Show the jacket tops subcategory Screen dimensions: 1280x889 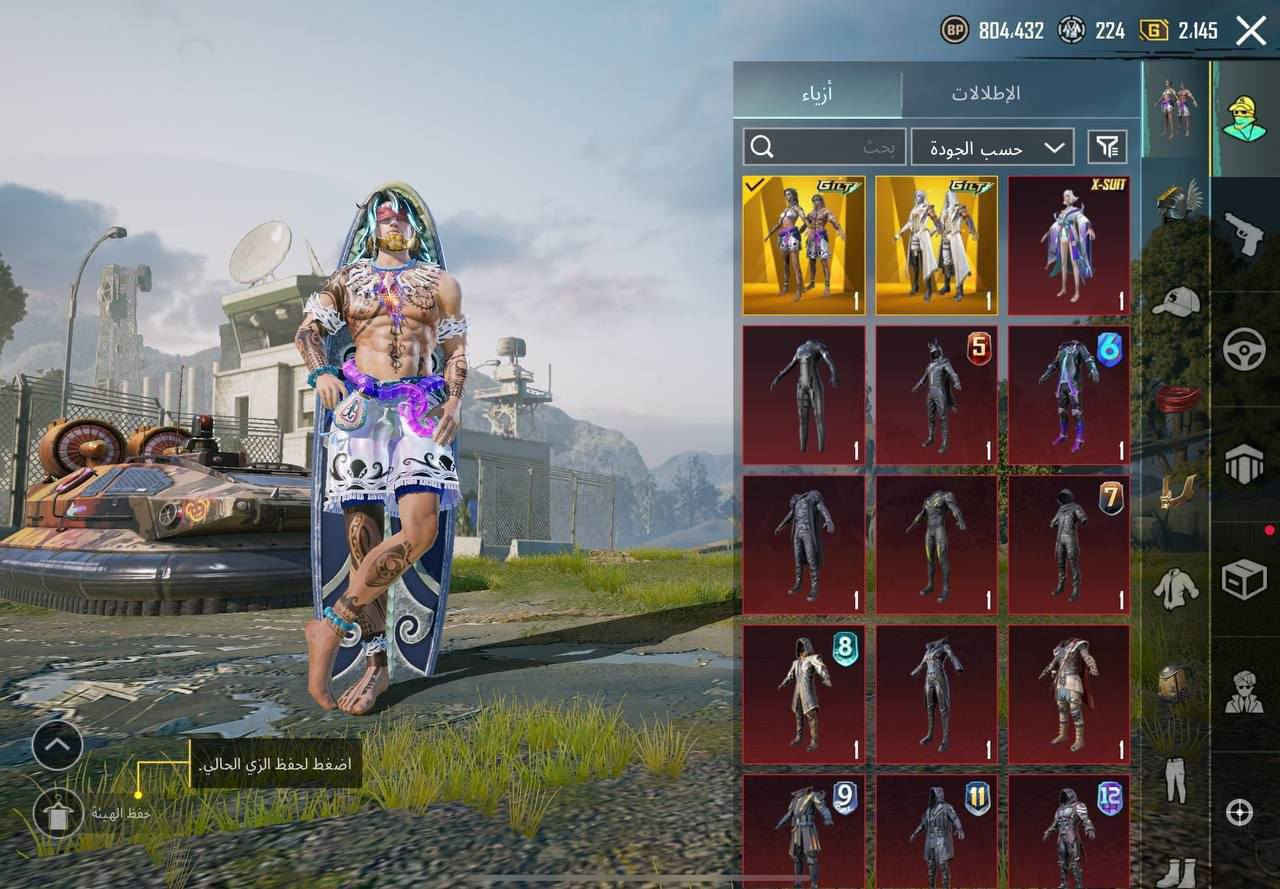[x=1175, y=588]
